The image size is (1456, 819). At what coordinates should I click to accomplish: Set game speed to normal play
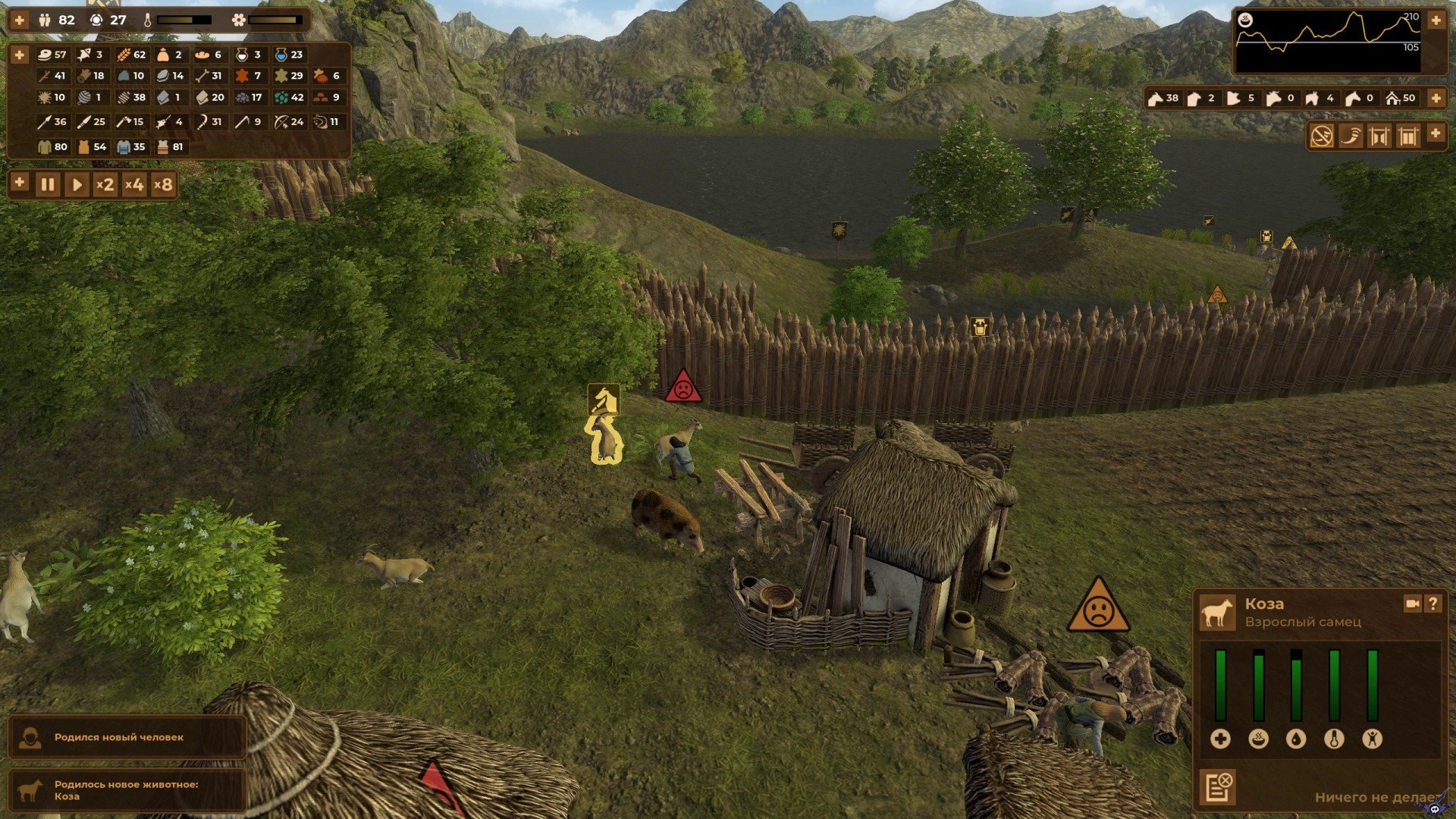76,184
